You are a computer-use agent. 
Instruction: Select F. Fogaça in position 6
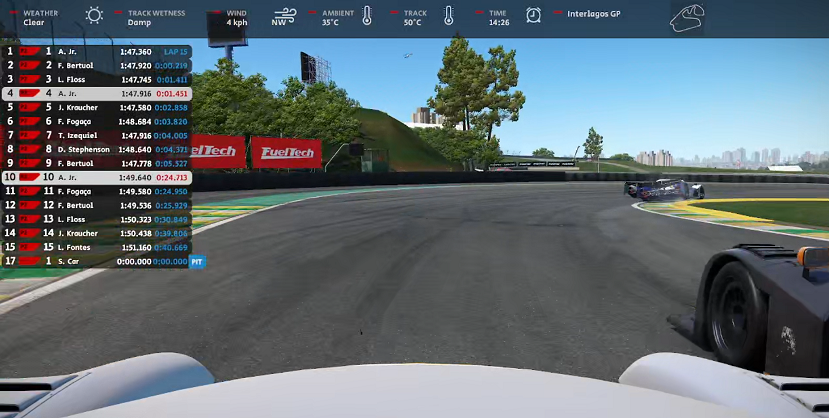pyautogui.click(x=96, y=121)
